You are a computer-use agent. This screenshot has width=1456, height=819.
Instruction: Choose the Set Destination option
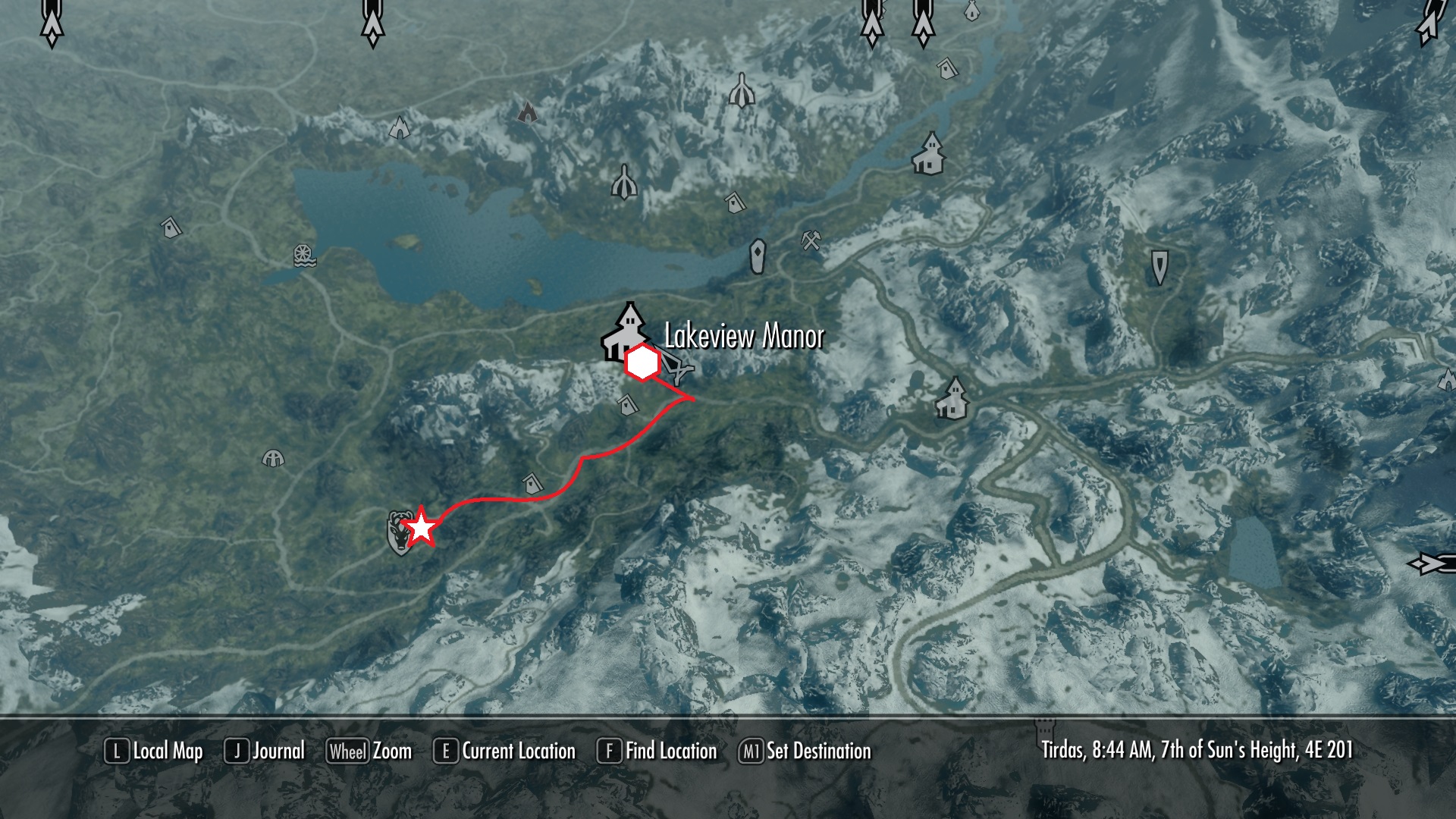coord(805,752)
